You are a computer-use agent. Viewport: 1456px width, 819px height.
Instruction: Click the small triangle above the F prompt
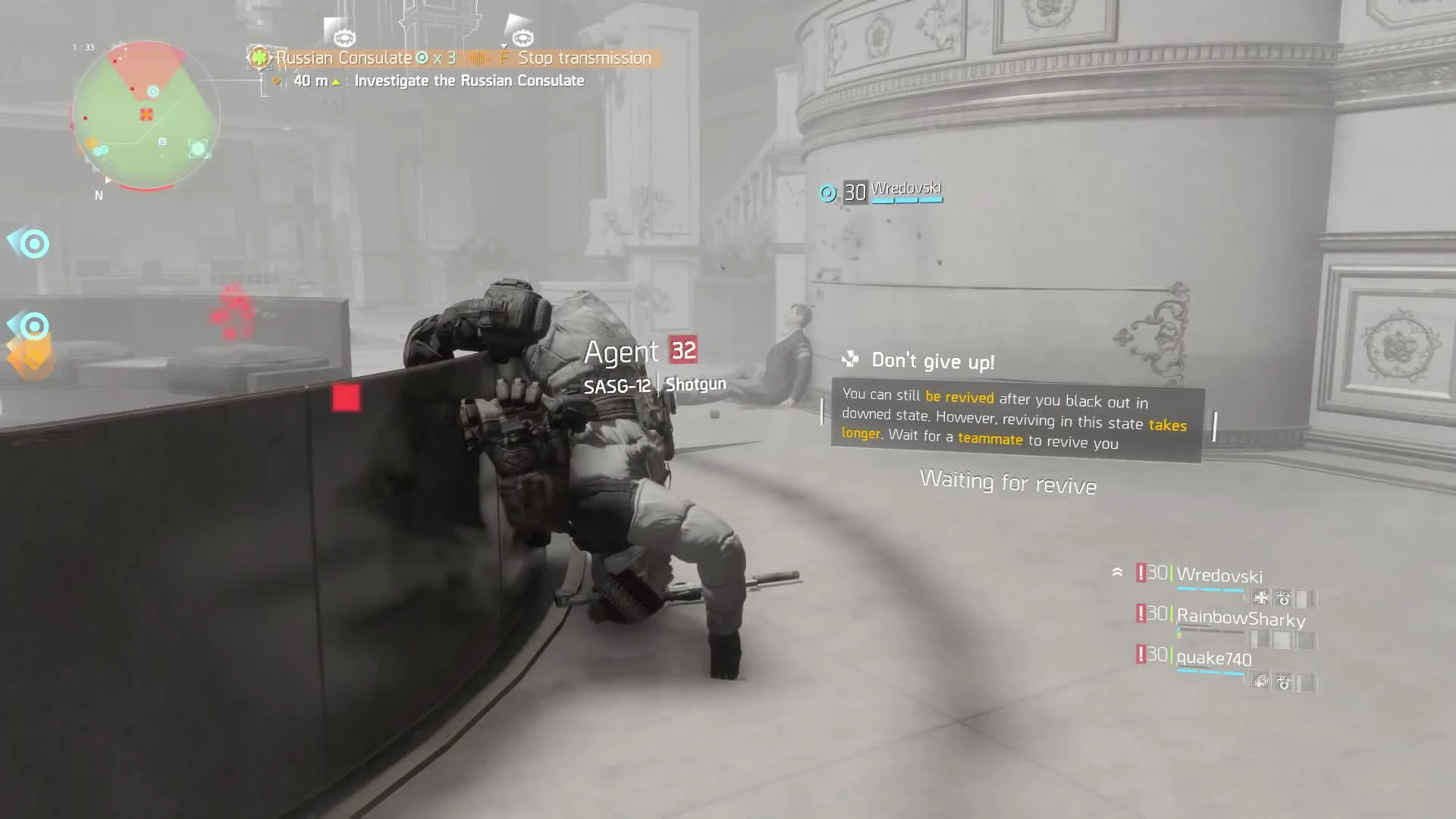(504, 45)
